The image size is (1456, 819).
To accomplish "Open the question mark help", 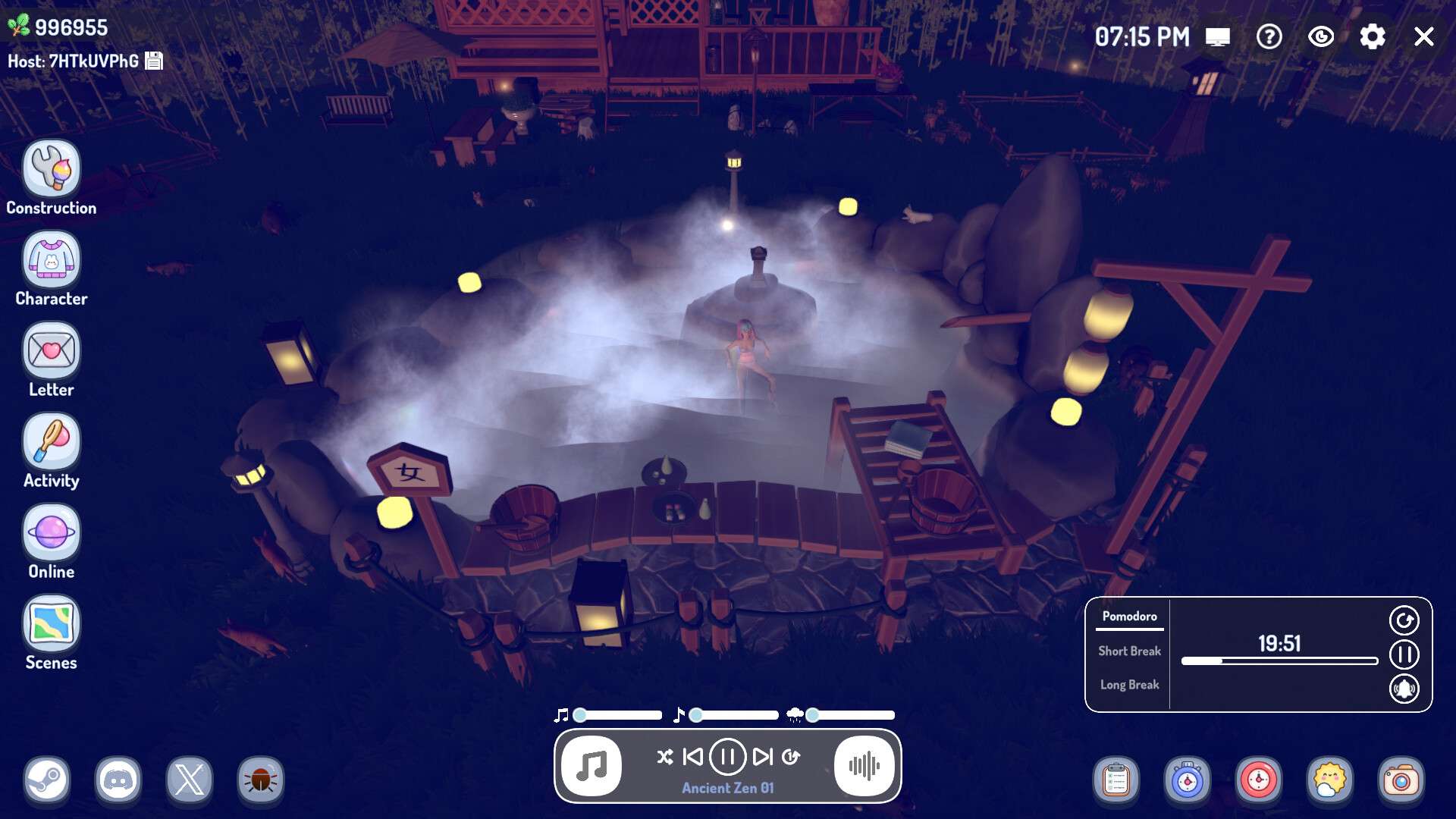I will click(x=1269, y=36).
